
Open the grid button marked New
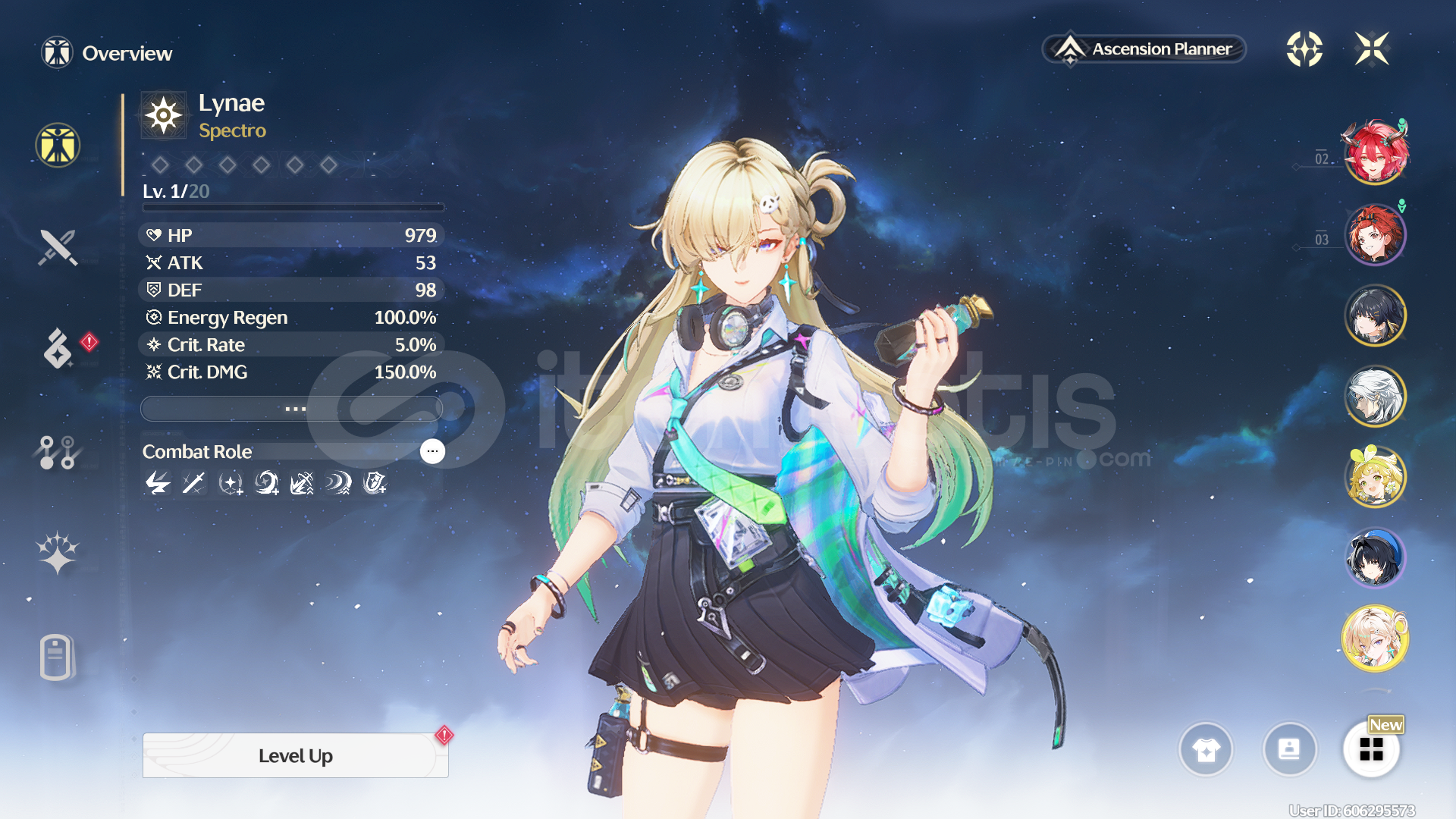(x=1371, y=749)
